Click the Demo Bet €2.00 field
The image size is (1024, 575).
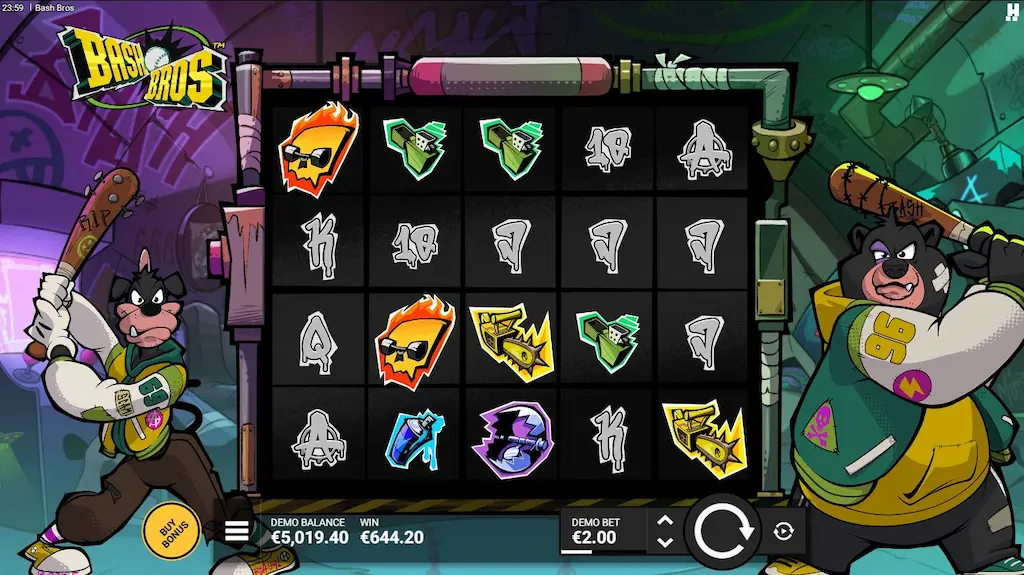(x=602, y=531)
